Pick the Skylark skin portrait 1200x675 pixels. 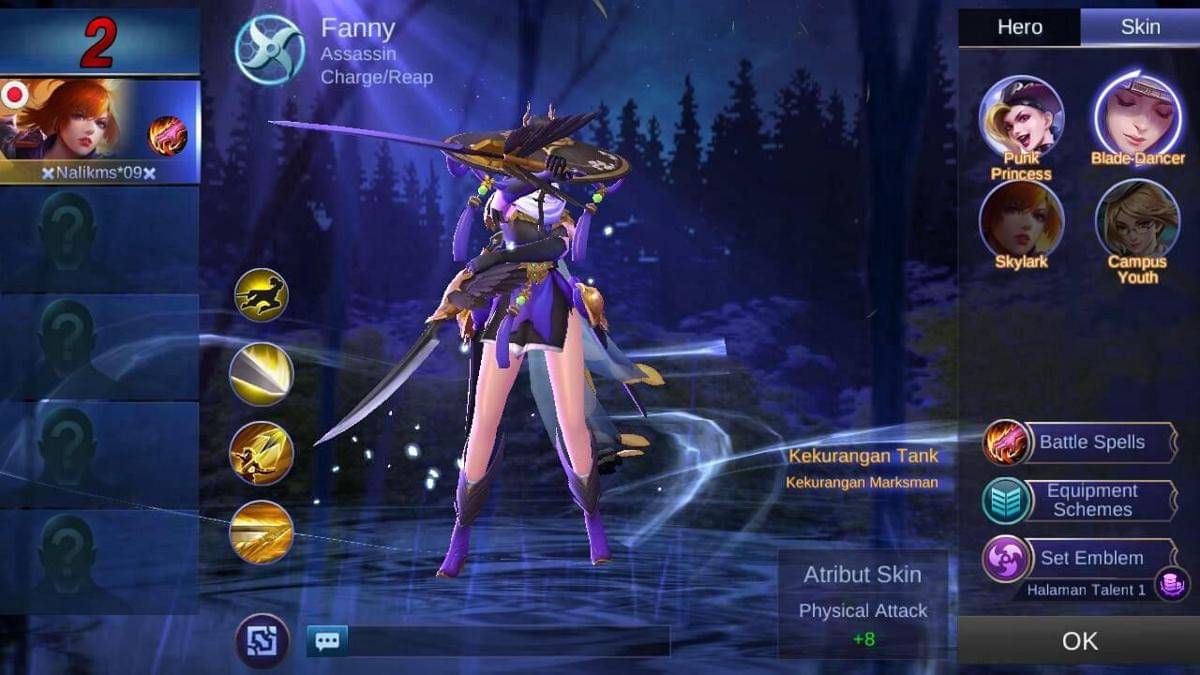pyautogui.click(x=1021, y=221)
